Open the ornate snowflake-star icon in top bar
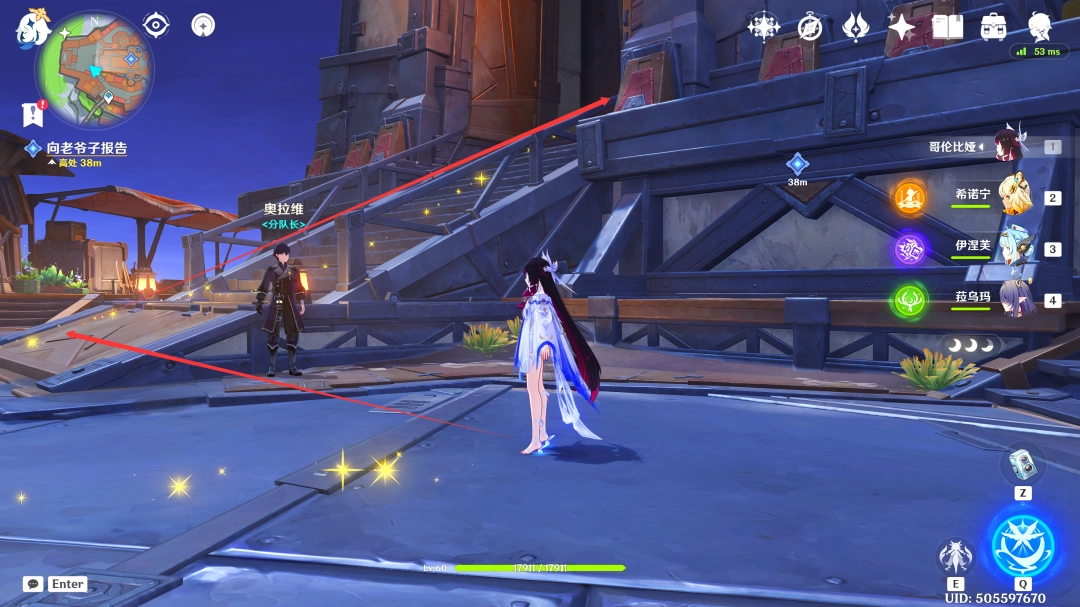This screenshot has height=607, width=1080. tap(764, 27)
